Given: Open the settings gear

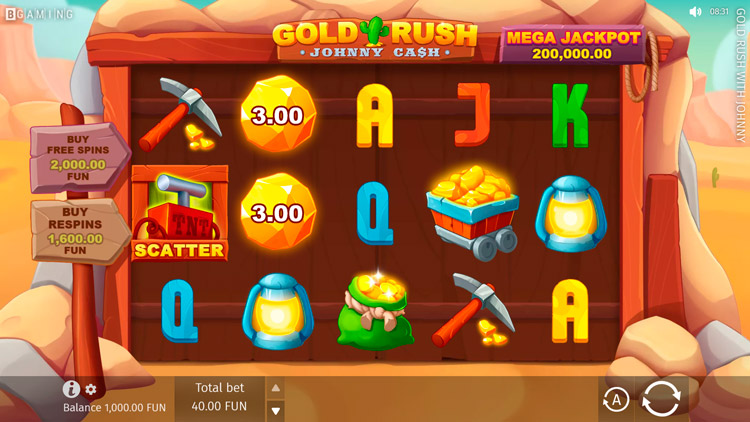Looking at the screenshot, I should [91, 389].
